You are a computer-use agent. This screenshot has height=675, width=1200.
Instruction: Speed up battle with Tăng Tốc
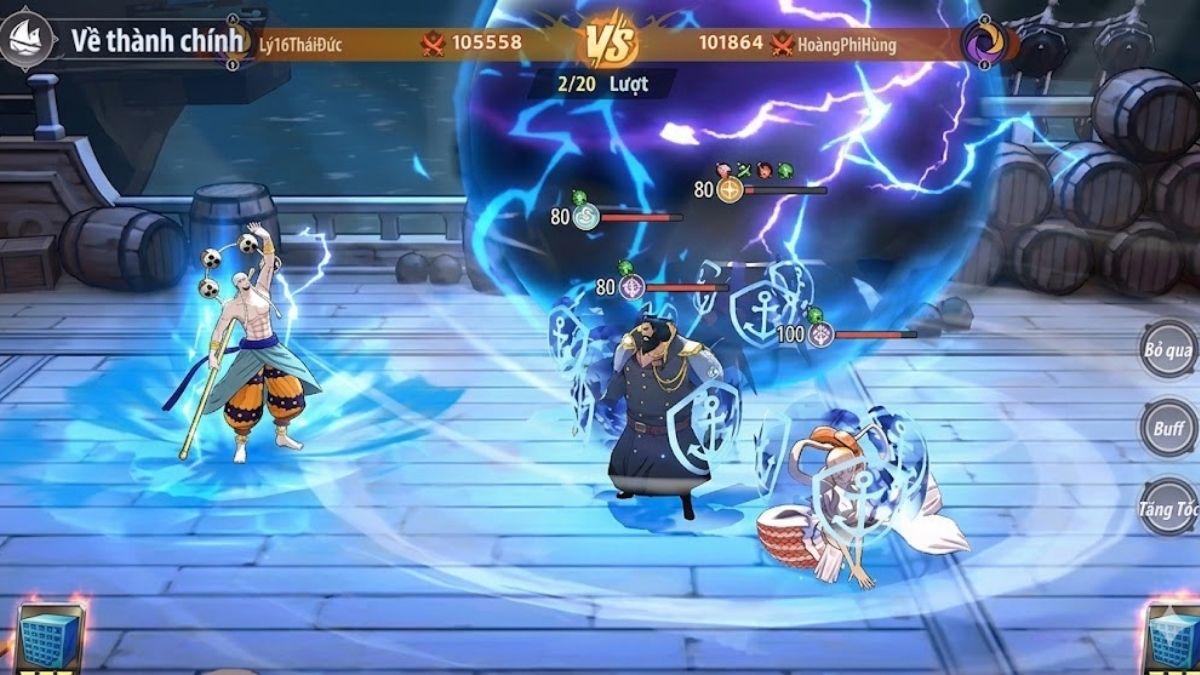[x=1169, y=508]
